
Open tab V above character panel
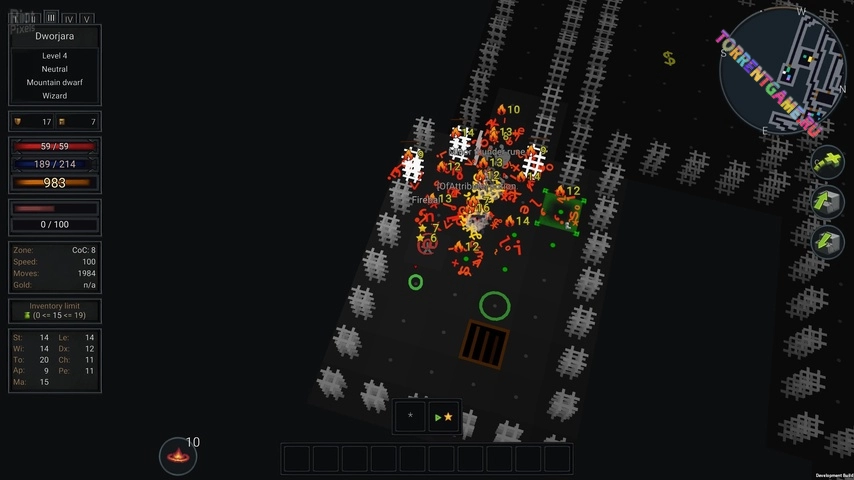tap(87, 18)
